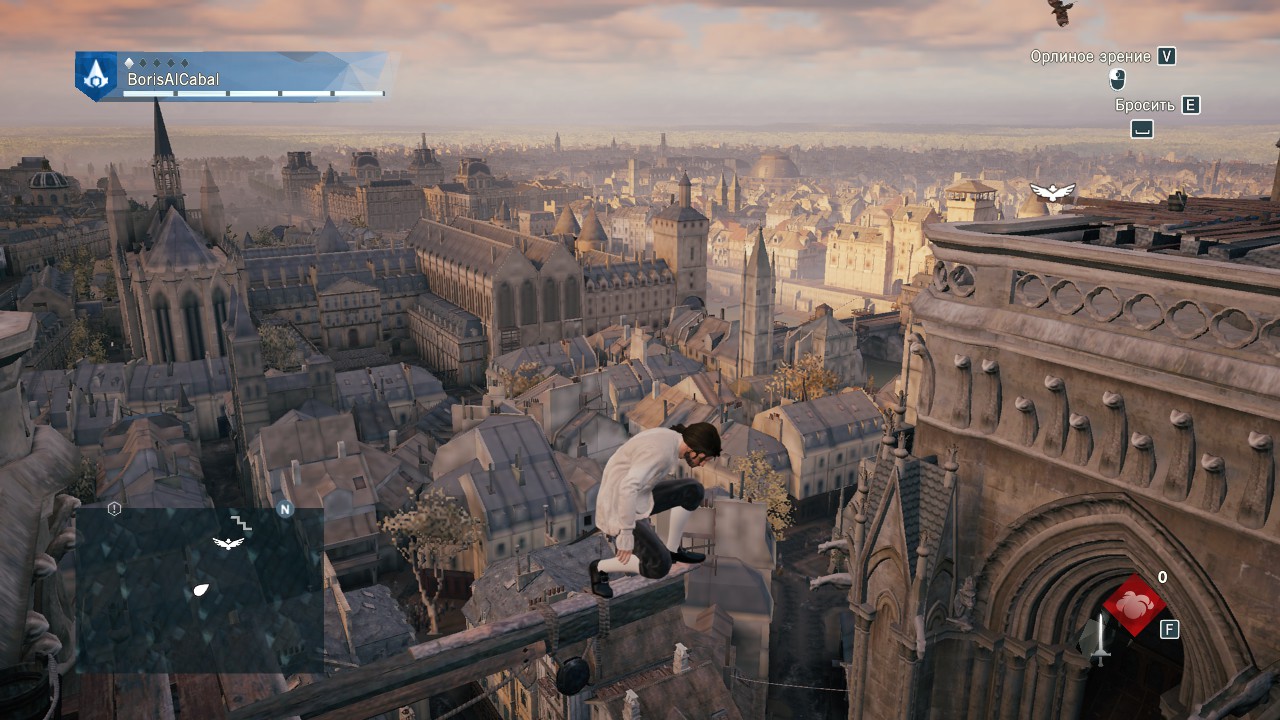
Task: Select the Assassin crest emblem beside BorisAlCabal
Action: pyautogui.click(x=94, y=76)
